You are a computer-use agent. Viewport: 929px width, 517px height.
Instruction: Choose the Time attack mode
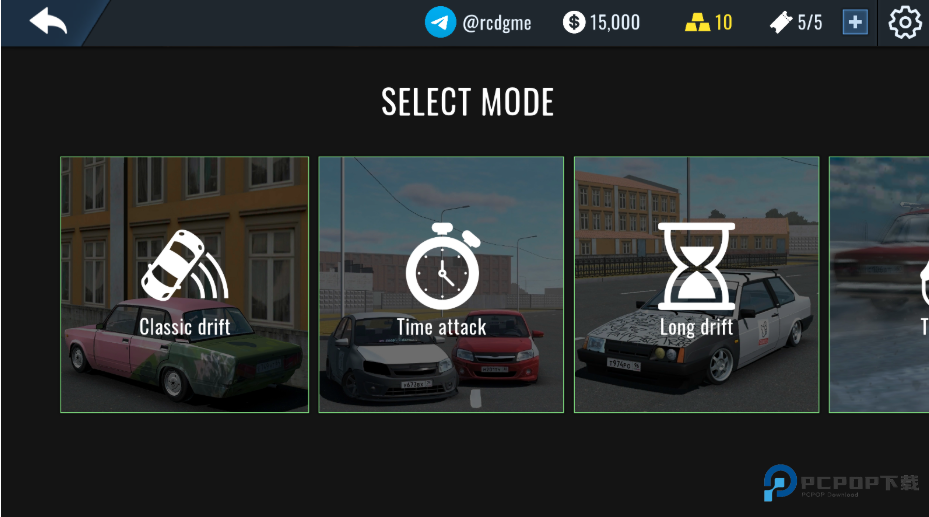(441, 284)
